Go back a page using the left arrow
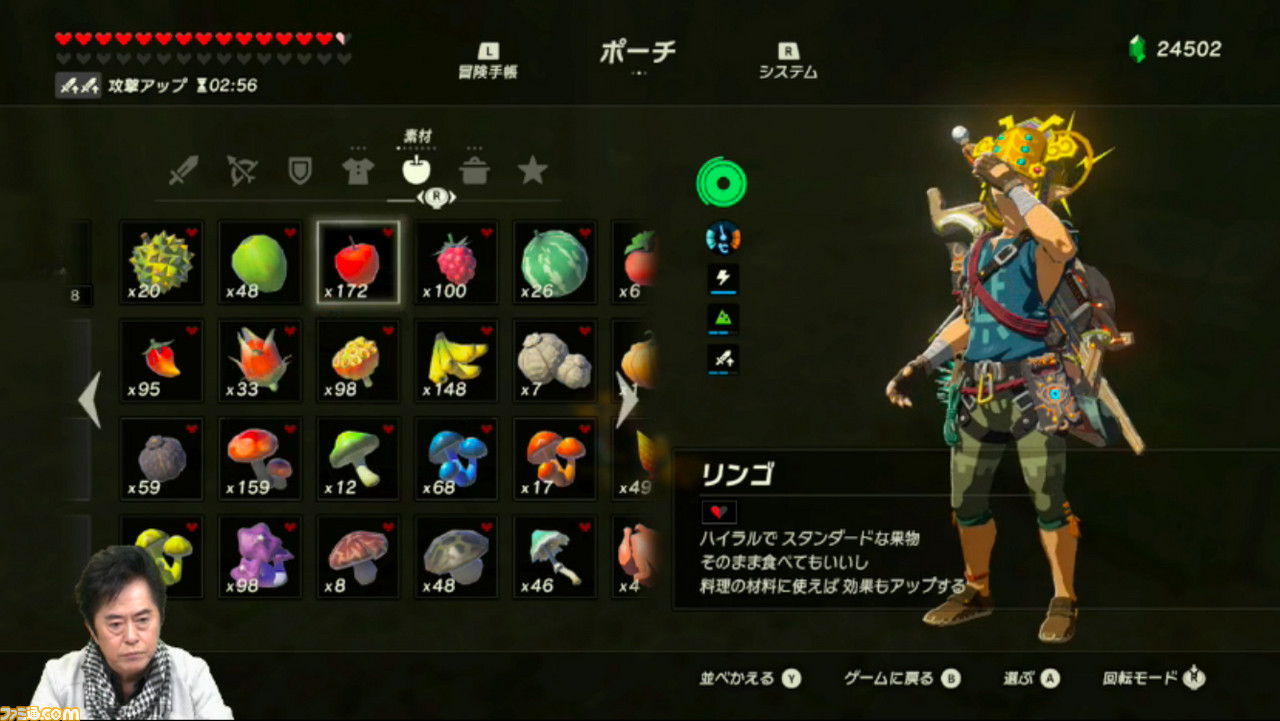The image size is (1280, 721). pos(90,400)
